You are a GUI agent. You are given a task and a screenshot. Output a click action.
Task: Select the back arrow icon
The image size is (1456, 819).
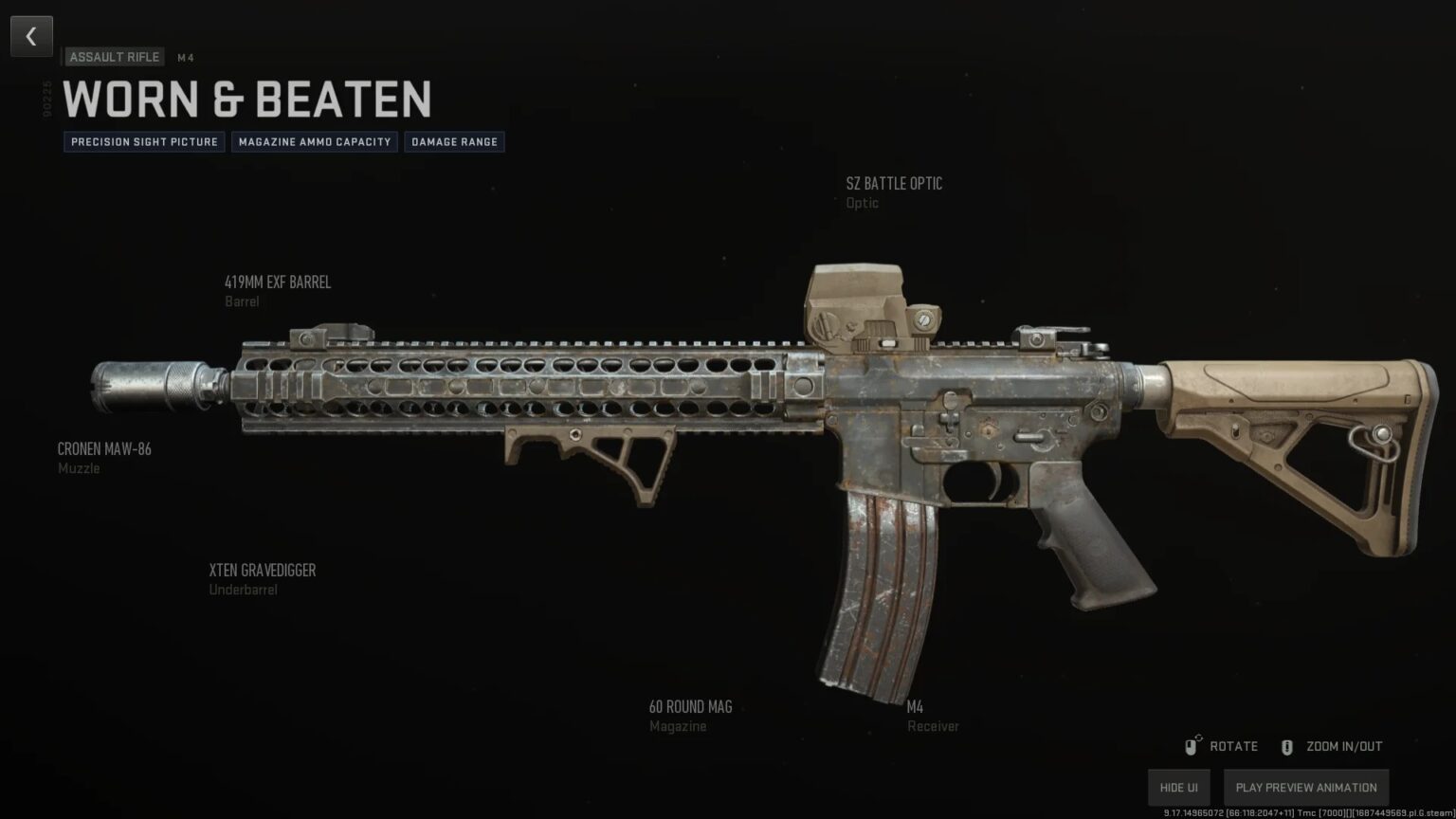click(31, 36)
